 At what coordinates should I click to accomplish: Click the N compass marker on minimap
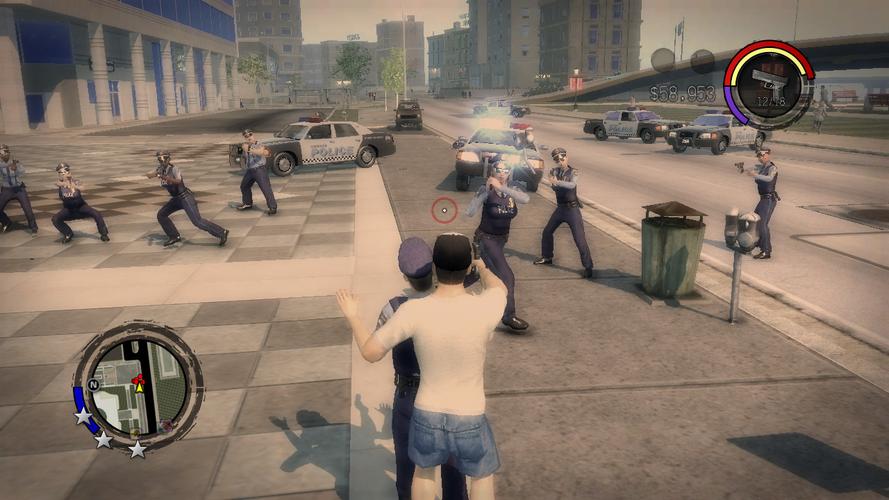(93, 384)
